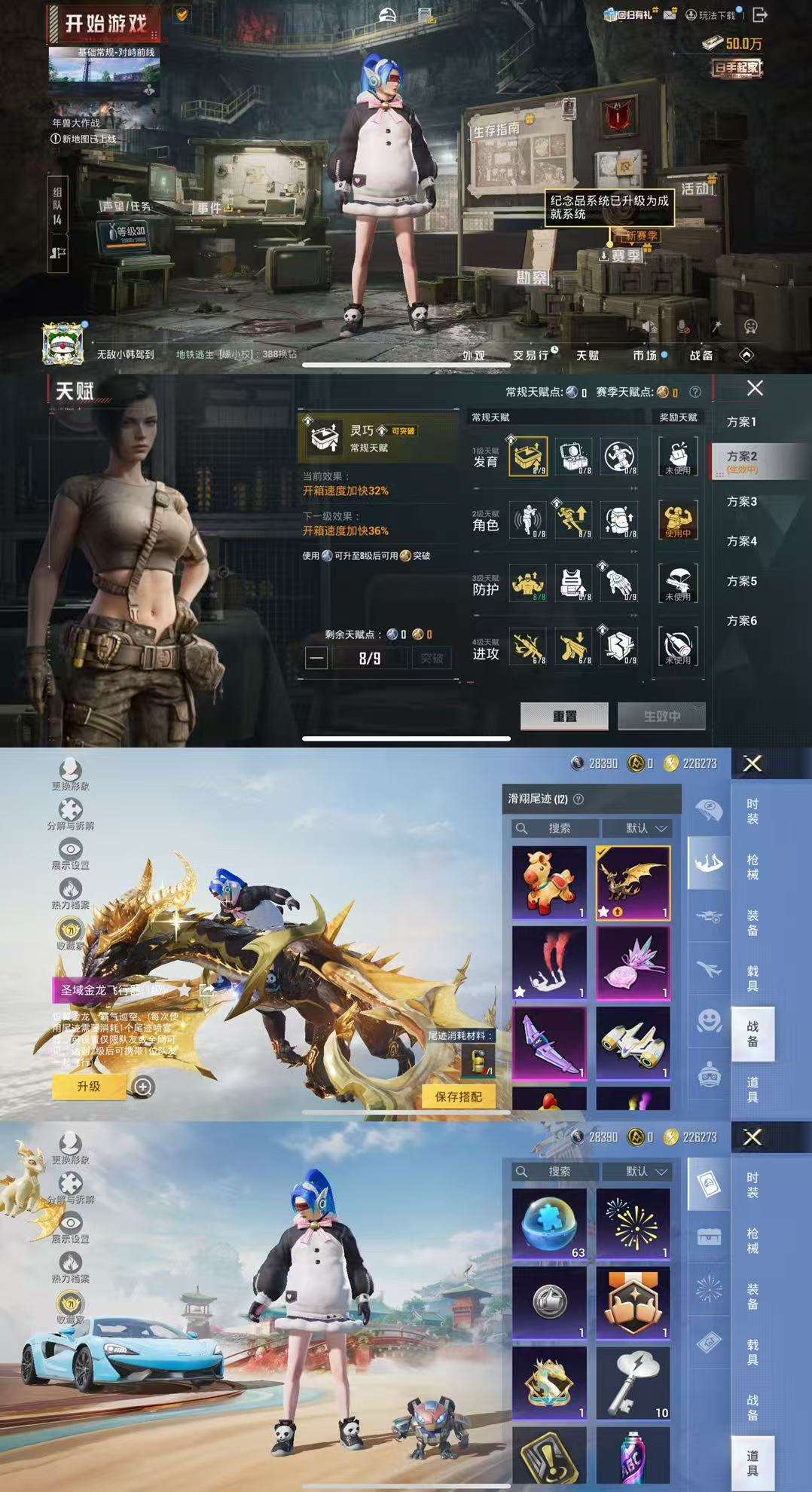Open the 生存指南 survival guide

[x=497, y=130]
